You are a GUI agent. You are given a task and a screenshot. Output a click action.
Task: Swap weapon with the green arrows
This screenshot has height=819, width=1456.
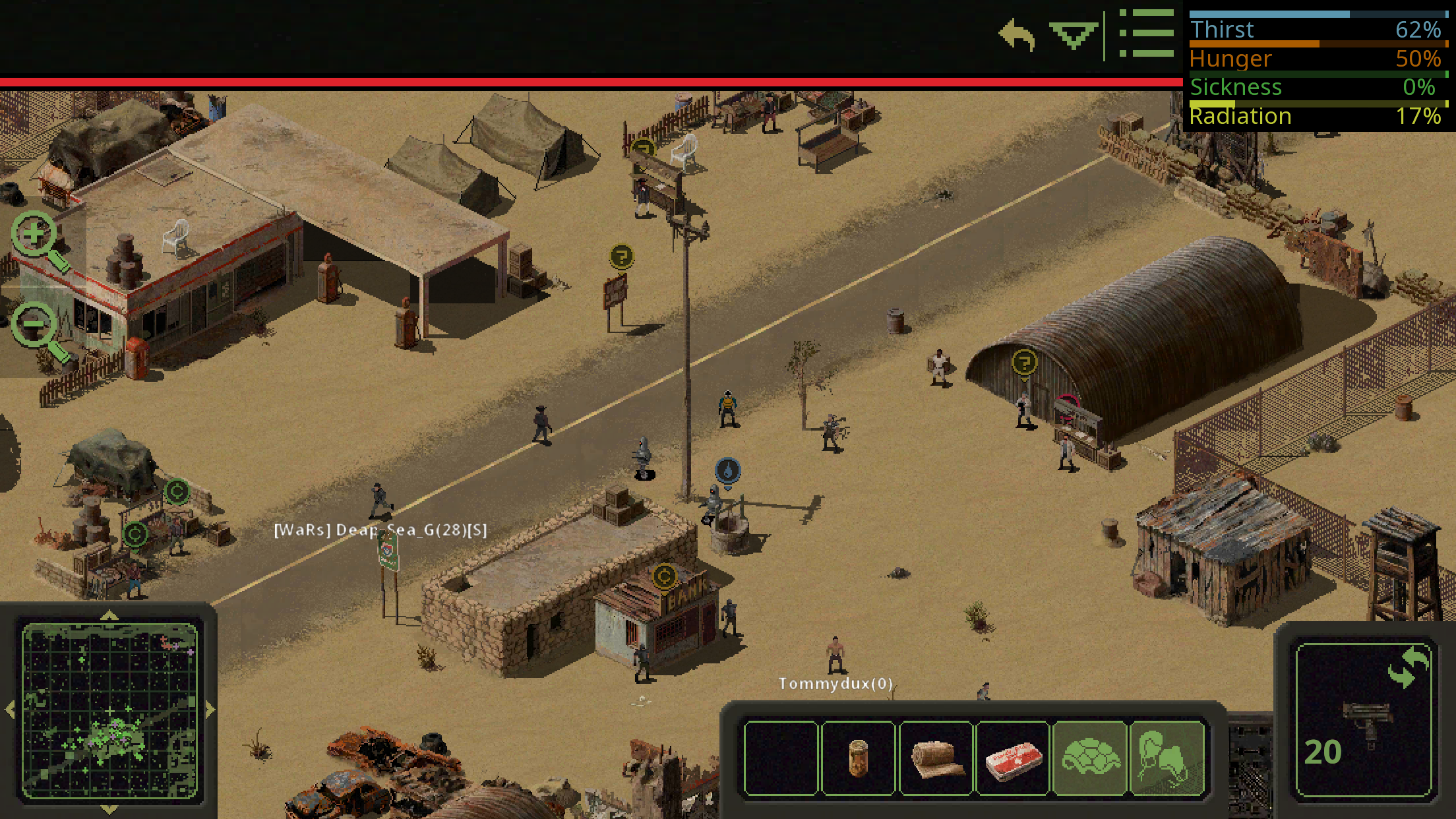click(1407, 667)
